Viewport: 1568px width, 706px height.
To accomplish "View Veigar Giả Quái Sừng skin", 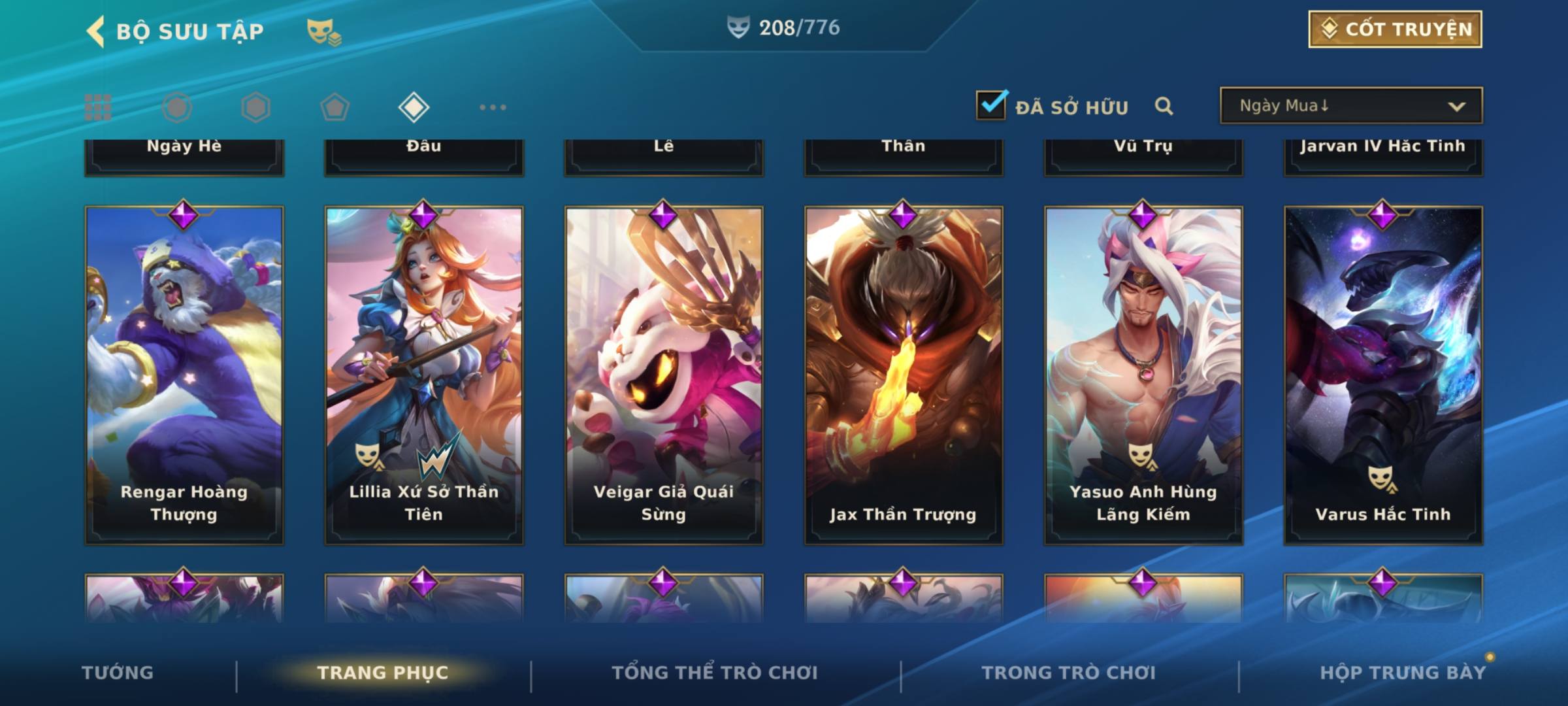I will [664, 375].
